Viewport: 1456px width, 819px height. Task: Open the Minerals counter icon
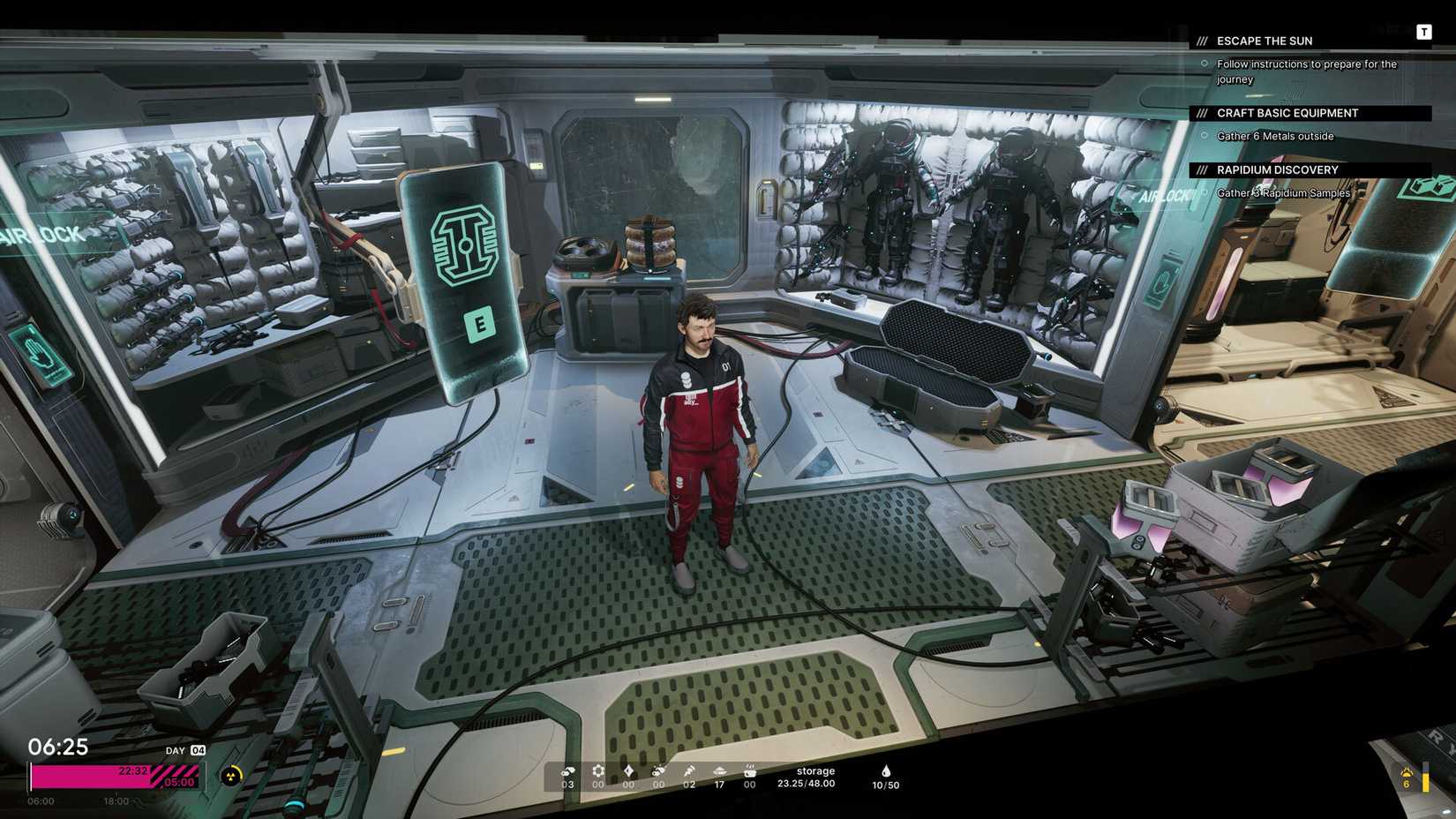click(x=659, y=770)
